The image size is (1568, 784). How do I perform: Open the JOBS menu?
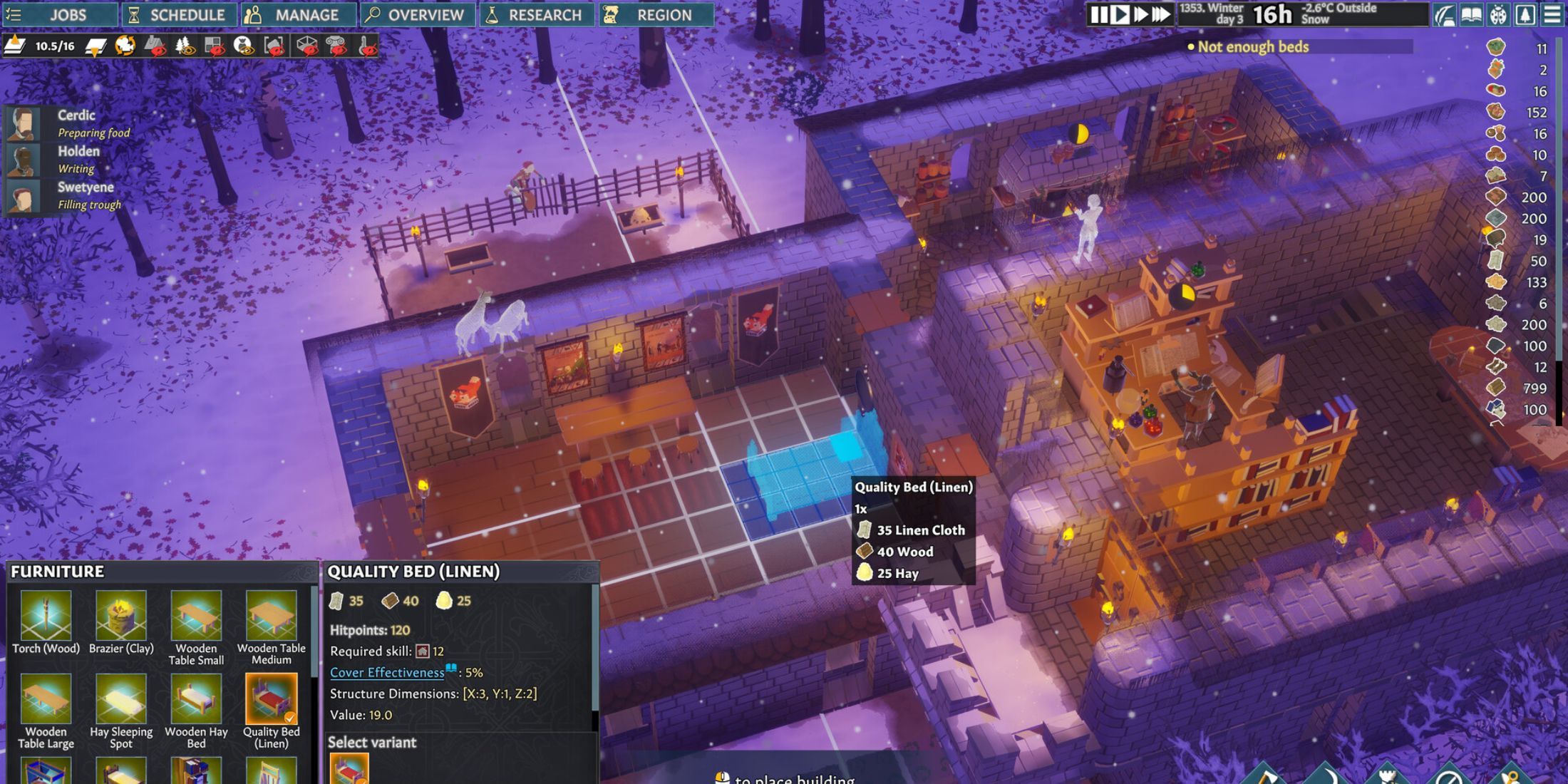[61, 14]
